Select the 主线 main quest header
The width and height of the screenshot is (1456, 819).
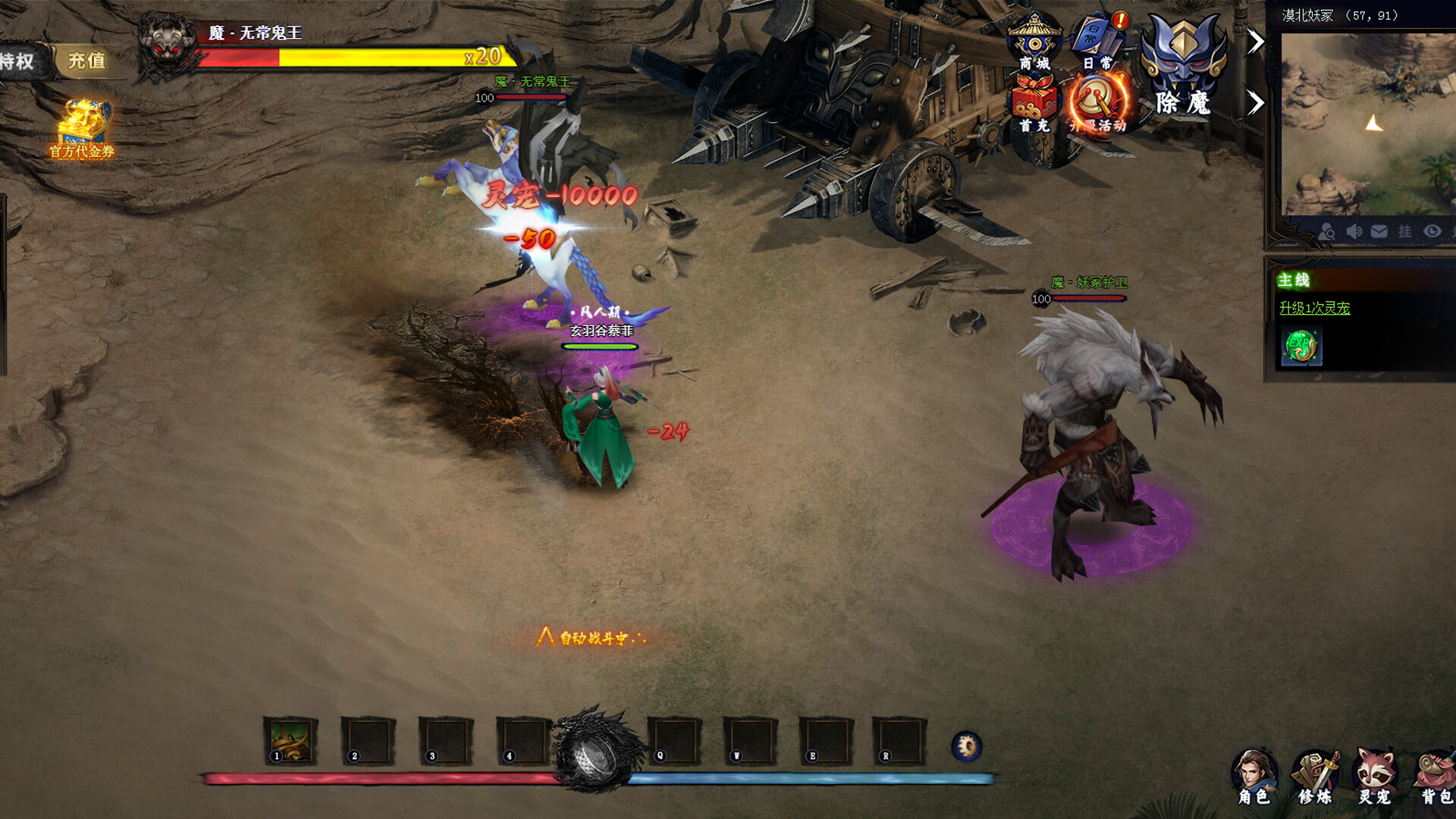tap(1294, 280)
